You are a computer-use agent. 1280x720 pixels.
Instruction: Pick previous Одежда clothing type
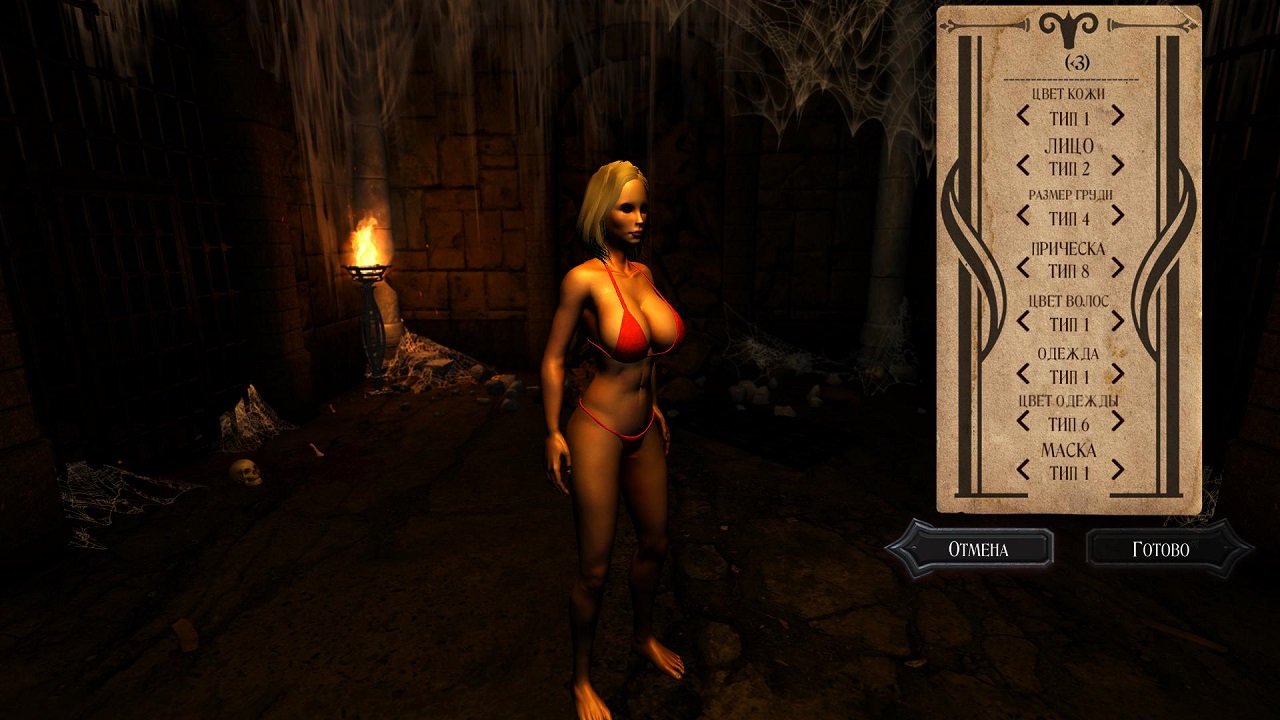click(x=1023, y=374)
